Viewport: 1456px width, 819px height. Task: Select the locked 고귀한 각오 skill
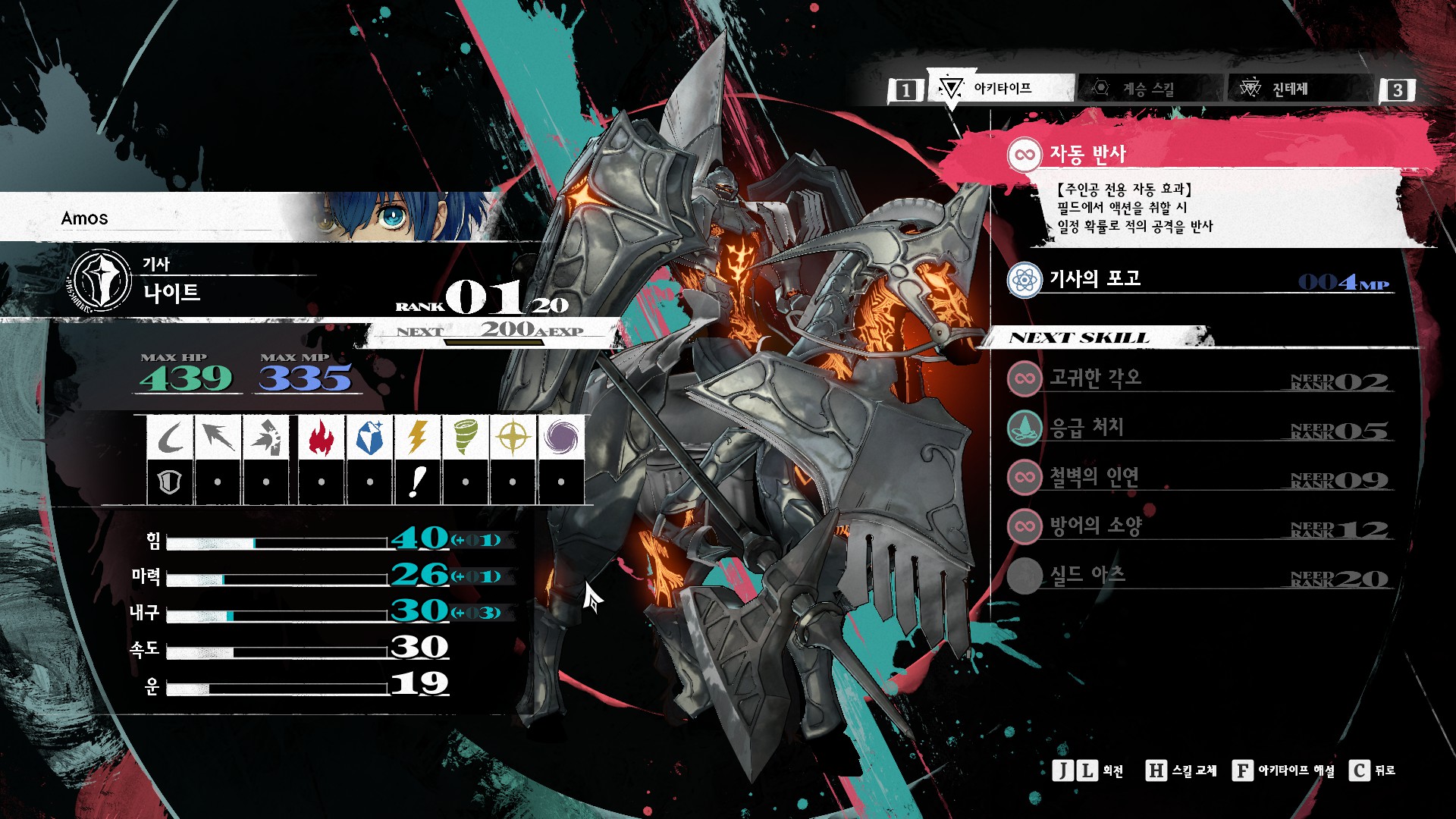(x=1095, y=378)
